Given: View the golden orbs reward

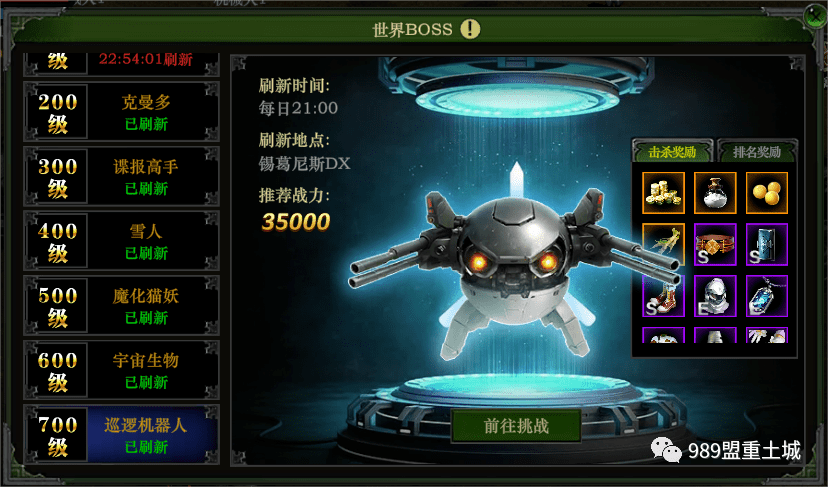Looking at the screenshot, I should point(767,192).
